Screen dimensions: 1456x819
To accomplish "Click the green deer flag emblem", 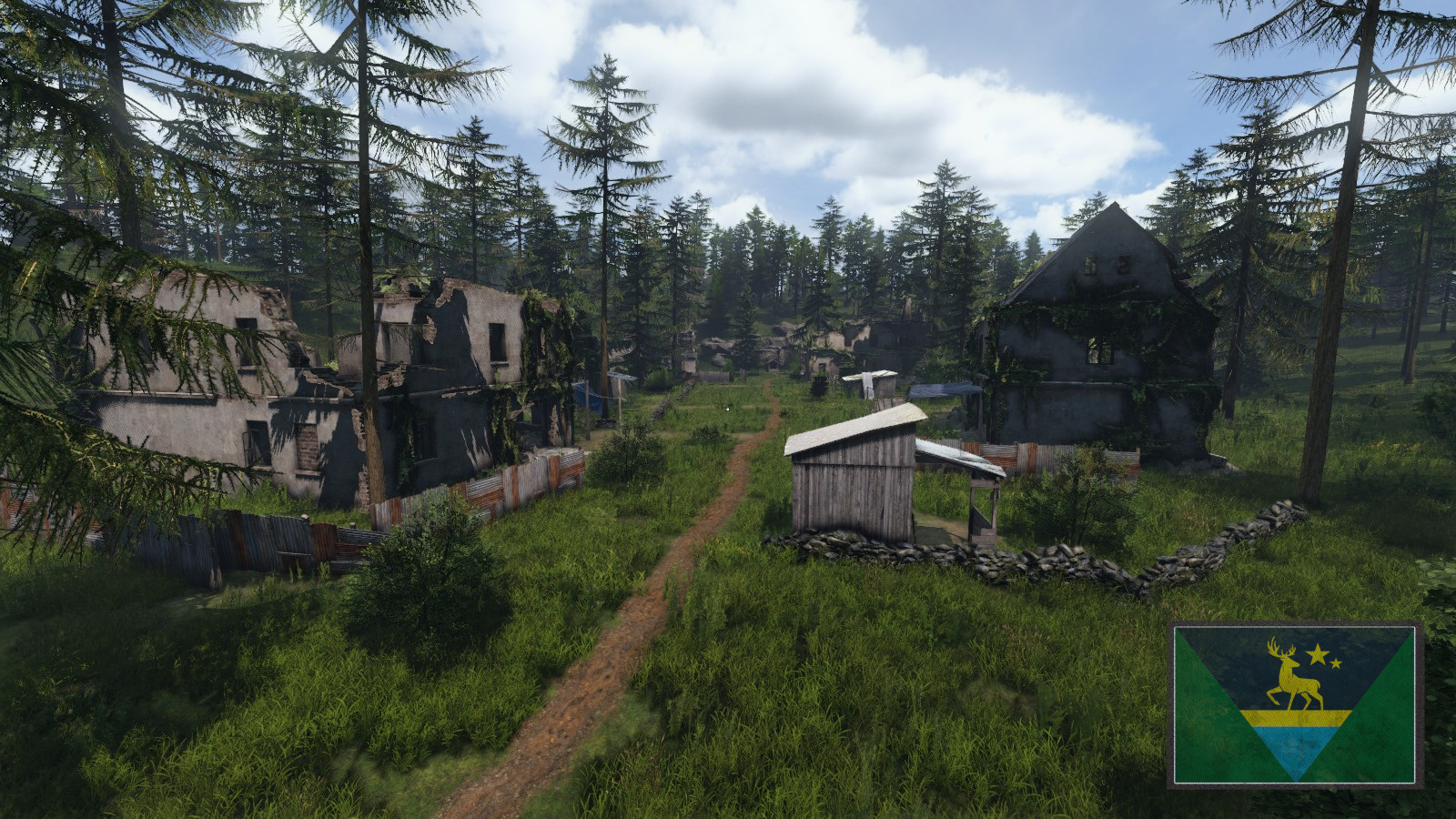I will 1295,704.
